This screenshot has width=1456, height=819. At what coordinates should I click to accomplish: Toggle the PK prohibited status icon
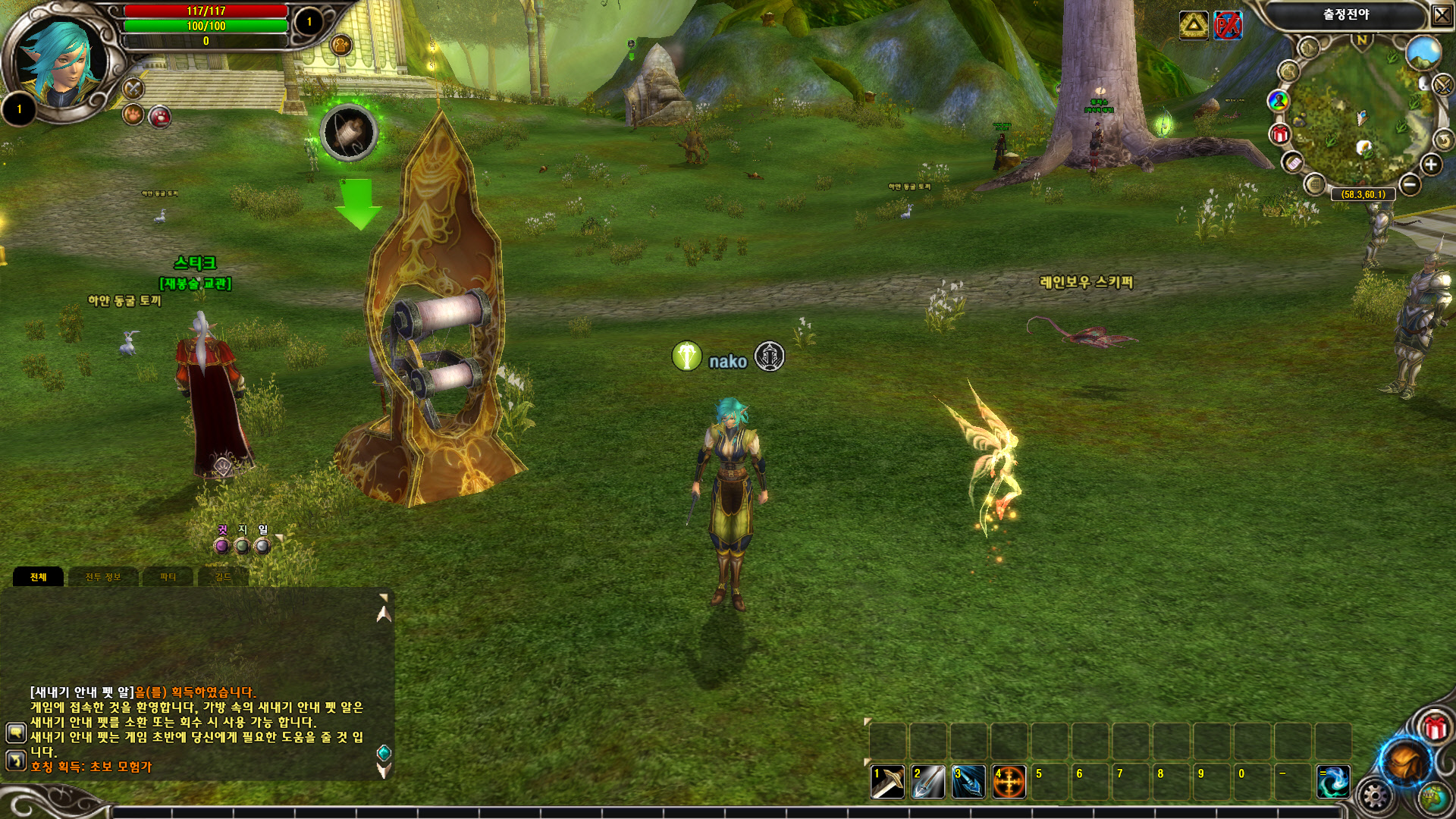click(1228, 26)
